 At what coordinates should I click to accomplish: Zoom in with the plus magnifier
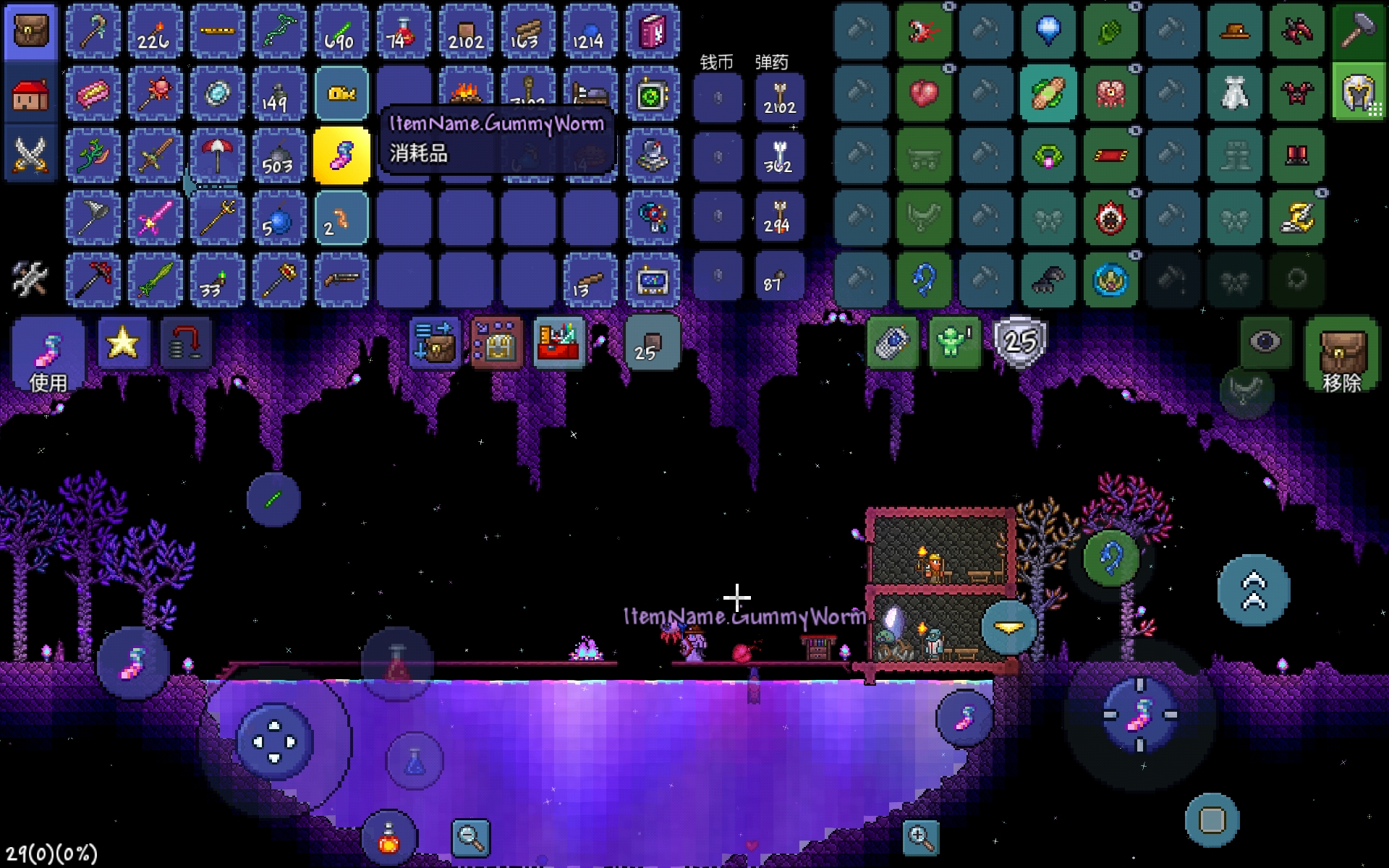click(920, 838)
